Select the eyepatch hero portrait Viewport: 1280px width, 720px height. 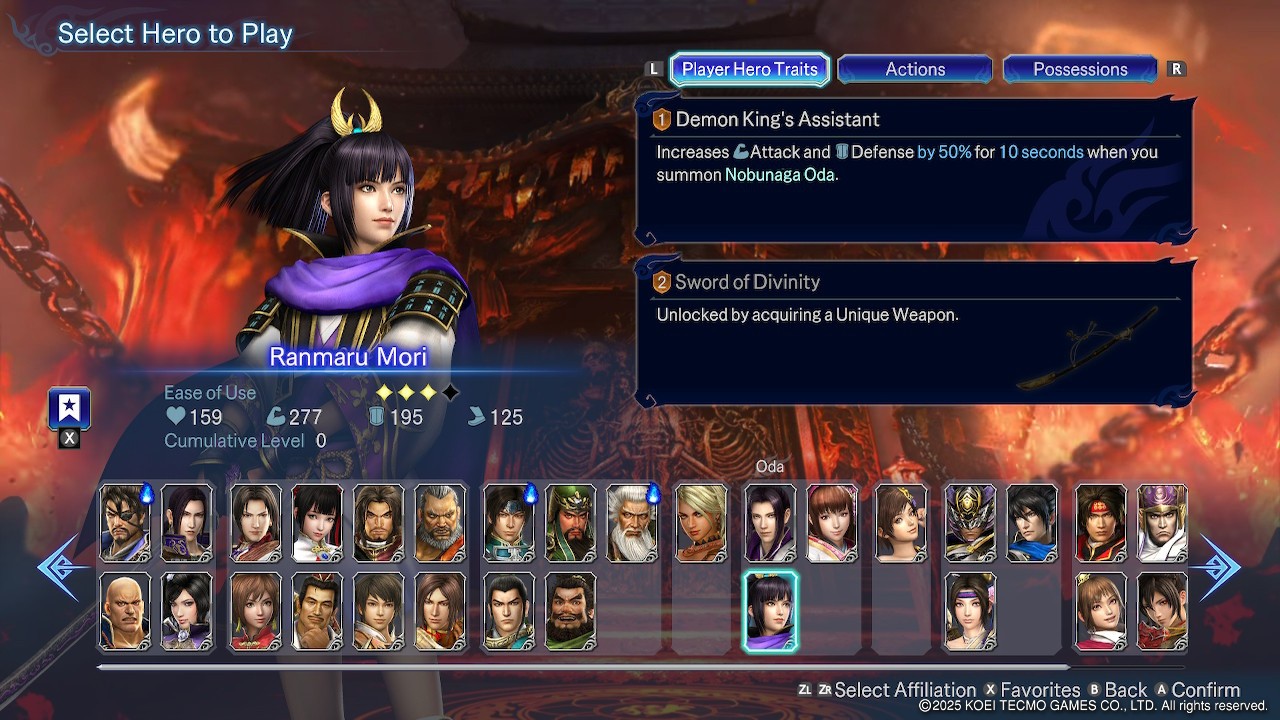pos(125,523)
